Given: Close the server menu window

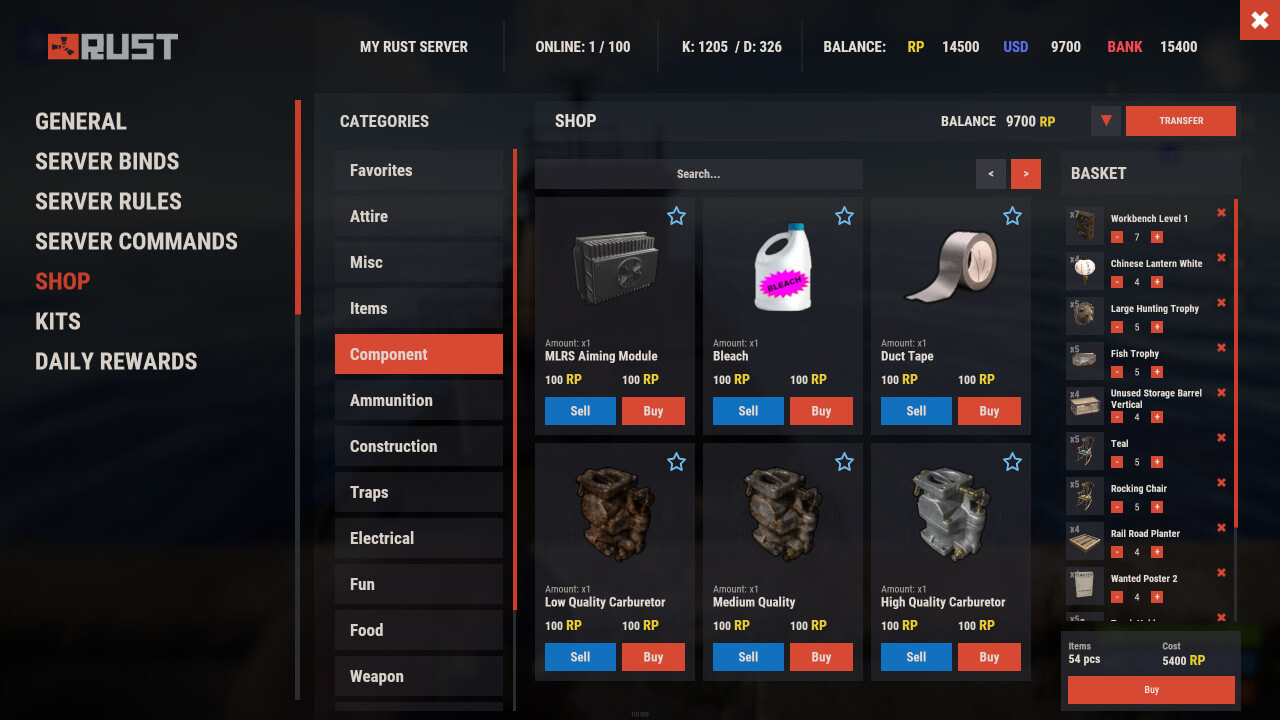Looking at the screenshot, I should [x=1259, y=20].
